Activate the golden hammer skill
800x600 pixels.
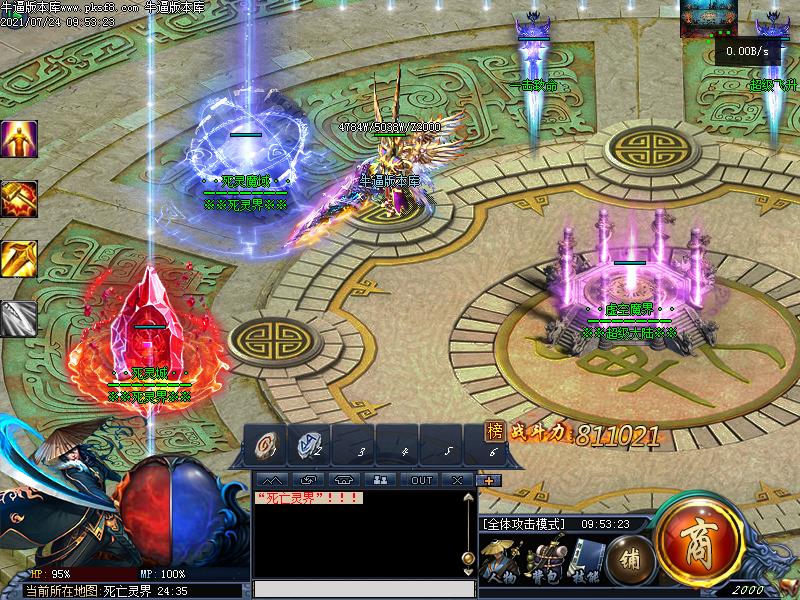coord(18,199)
